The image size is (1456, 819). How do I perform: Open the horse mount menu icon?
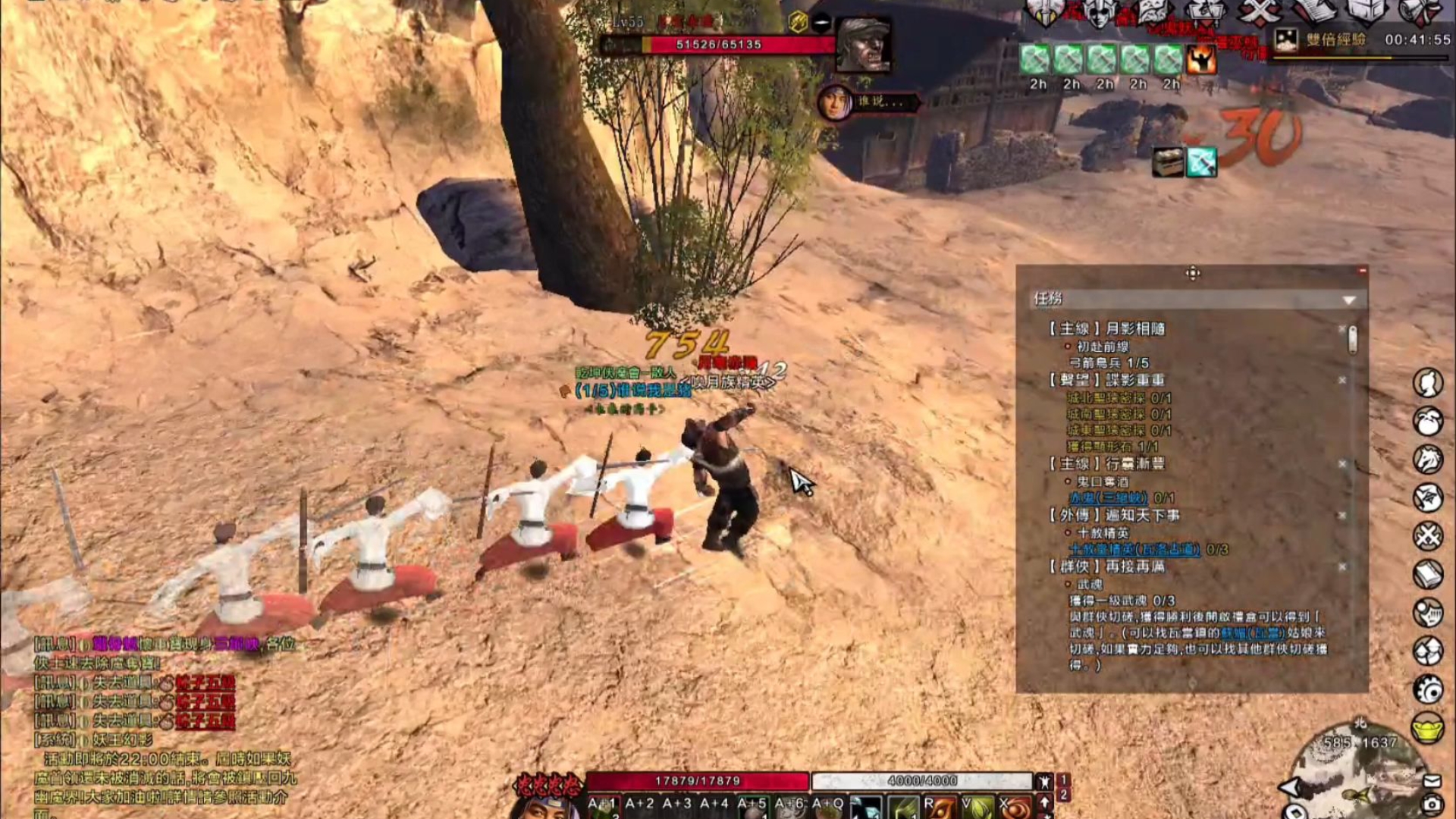(x=1428, y=460)
